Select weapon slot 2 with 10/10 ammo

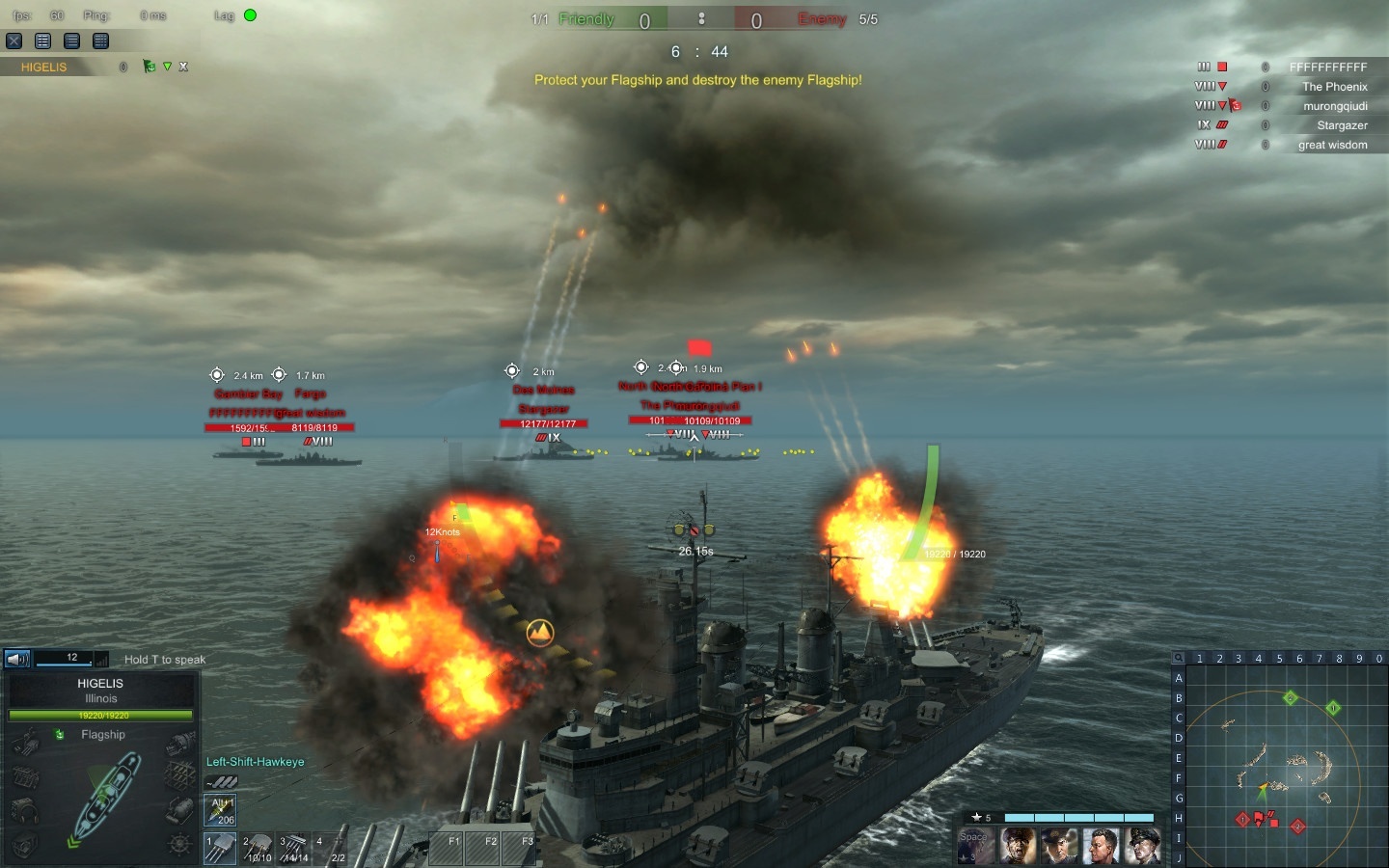pyautogui.click(x=258, y=847)
